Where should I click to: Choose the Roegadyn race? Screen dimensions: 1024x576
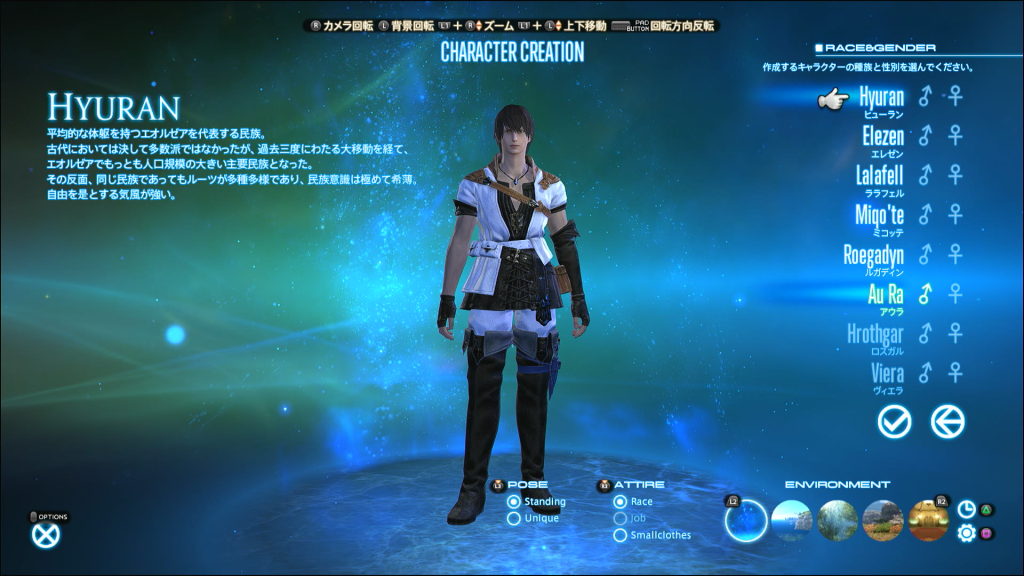873,254
